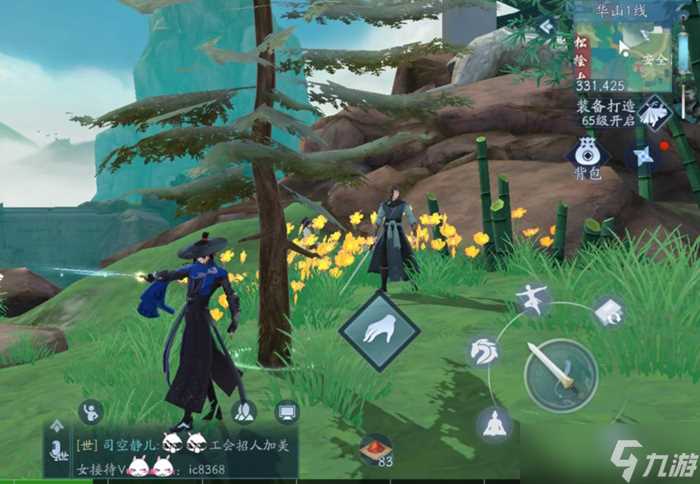The height and width of the screenshot is (484, 700).
Task: Attack with the sword button
Action: click(x=560, y=372)
